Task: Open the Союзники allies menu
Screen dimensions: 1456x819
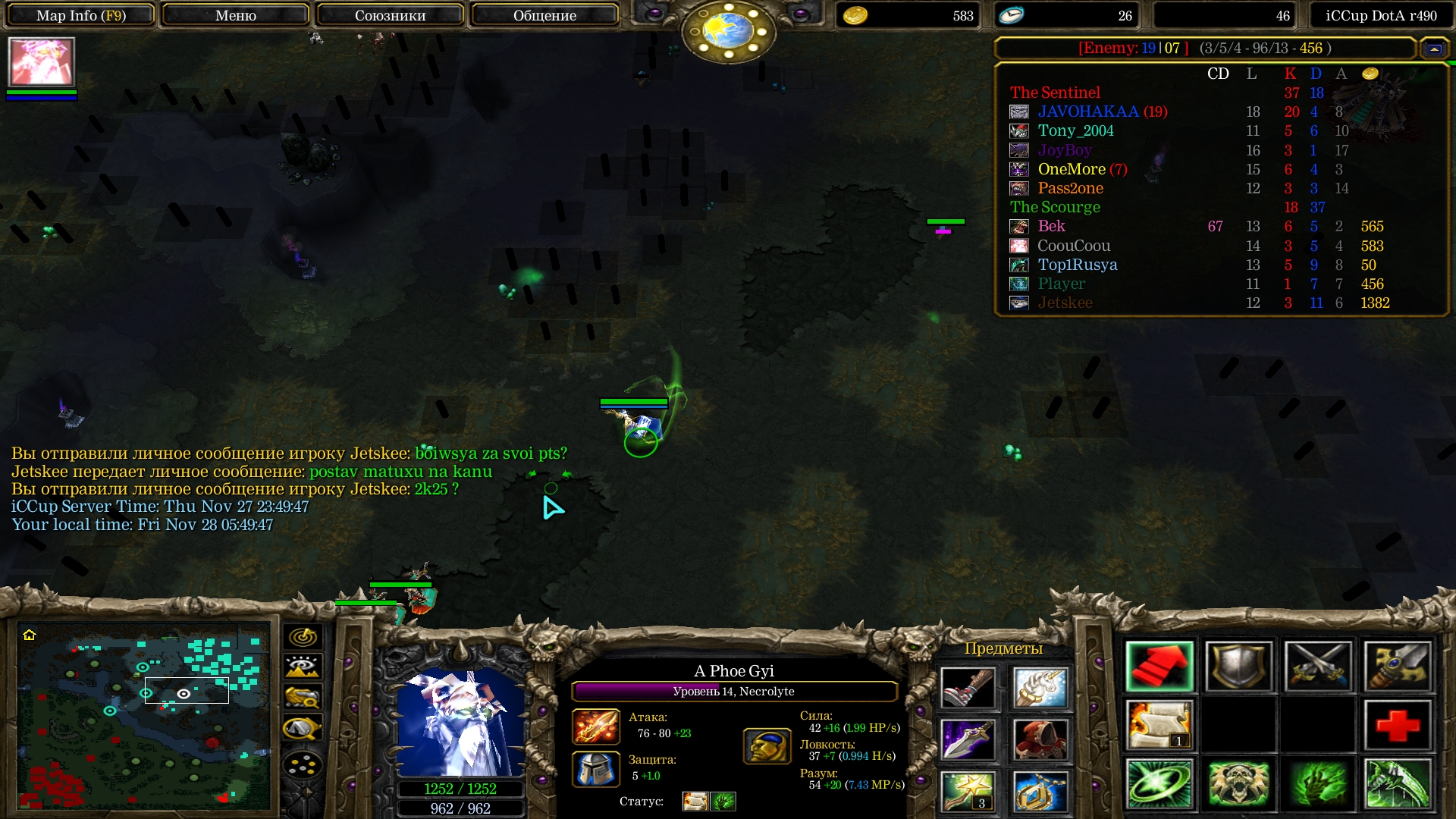Action: tap(390, 15)
